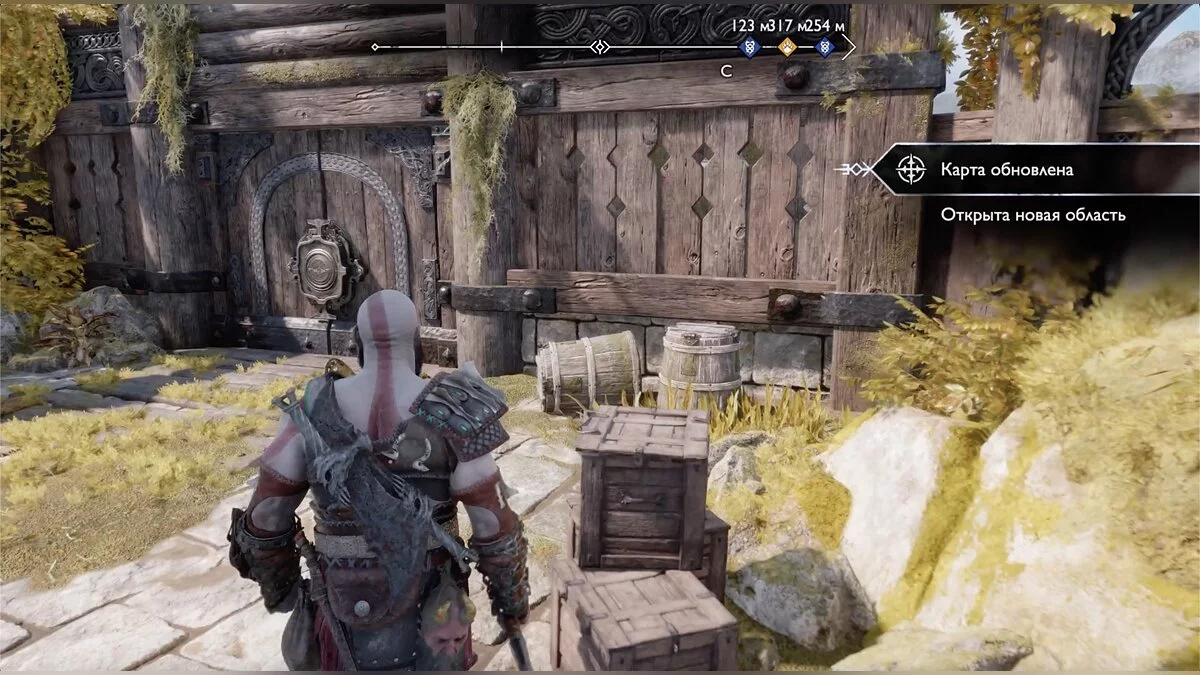Image resolution: width=1200 pixels, height=675 pixels.
Task: Click the map crosshair icon in the notification
Action: tap(910, 170)
